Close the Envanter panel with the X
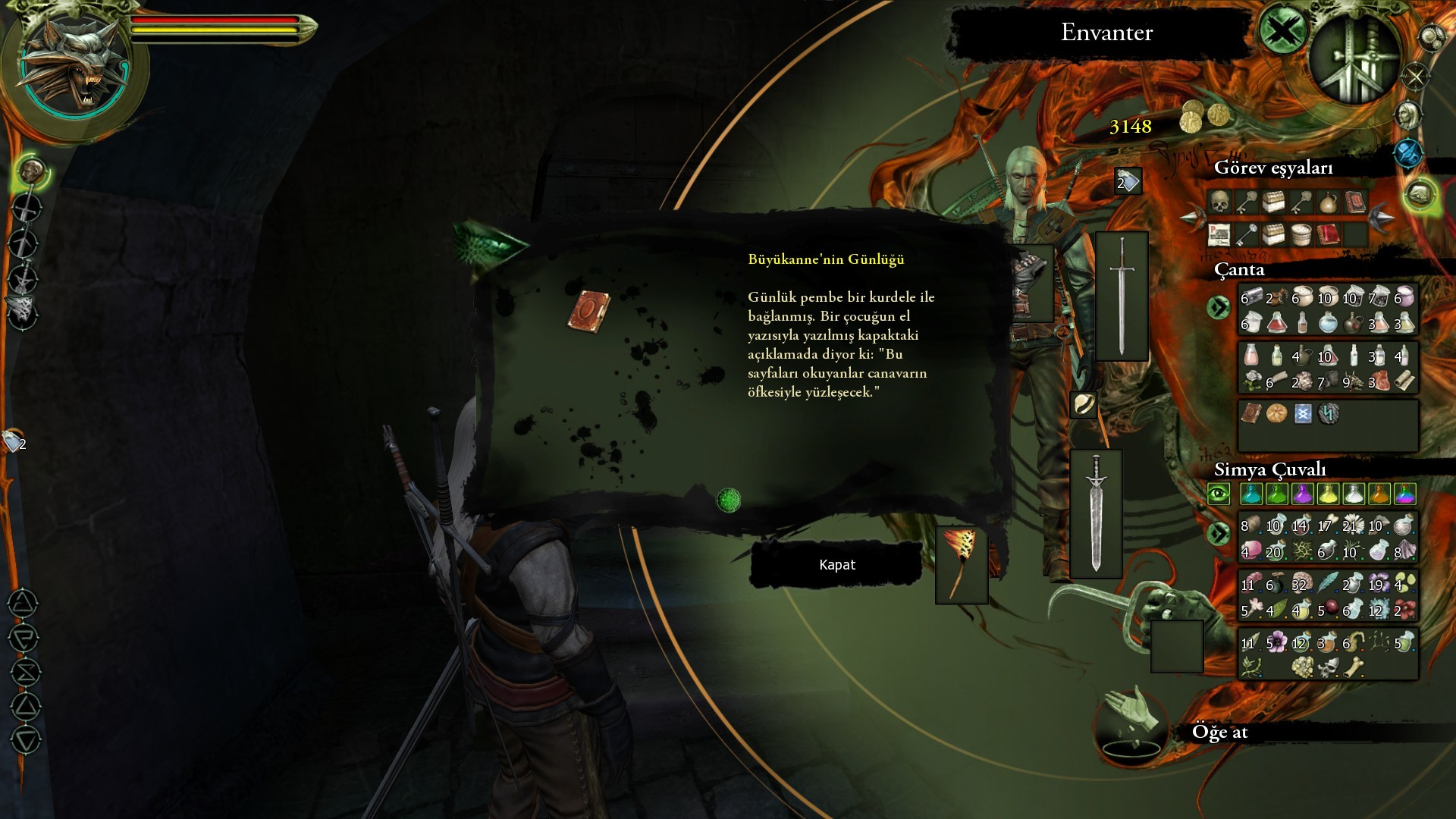Screen dimensions: 1456x819 [1283, 31]
